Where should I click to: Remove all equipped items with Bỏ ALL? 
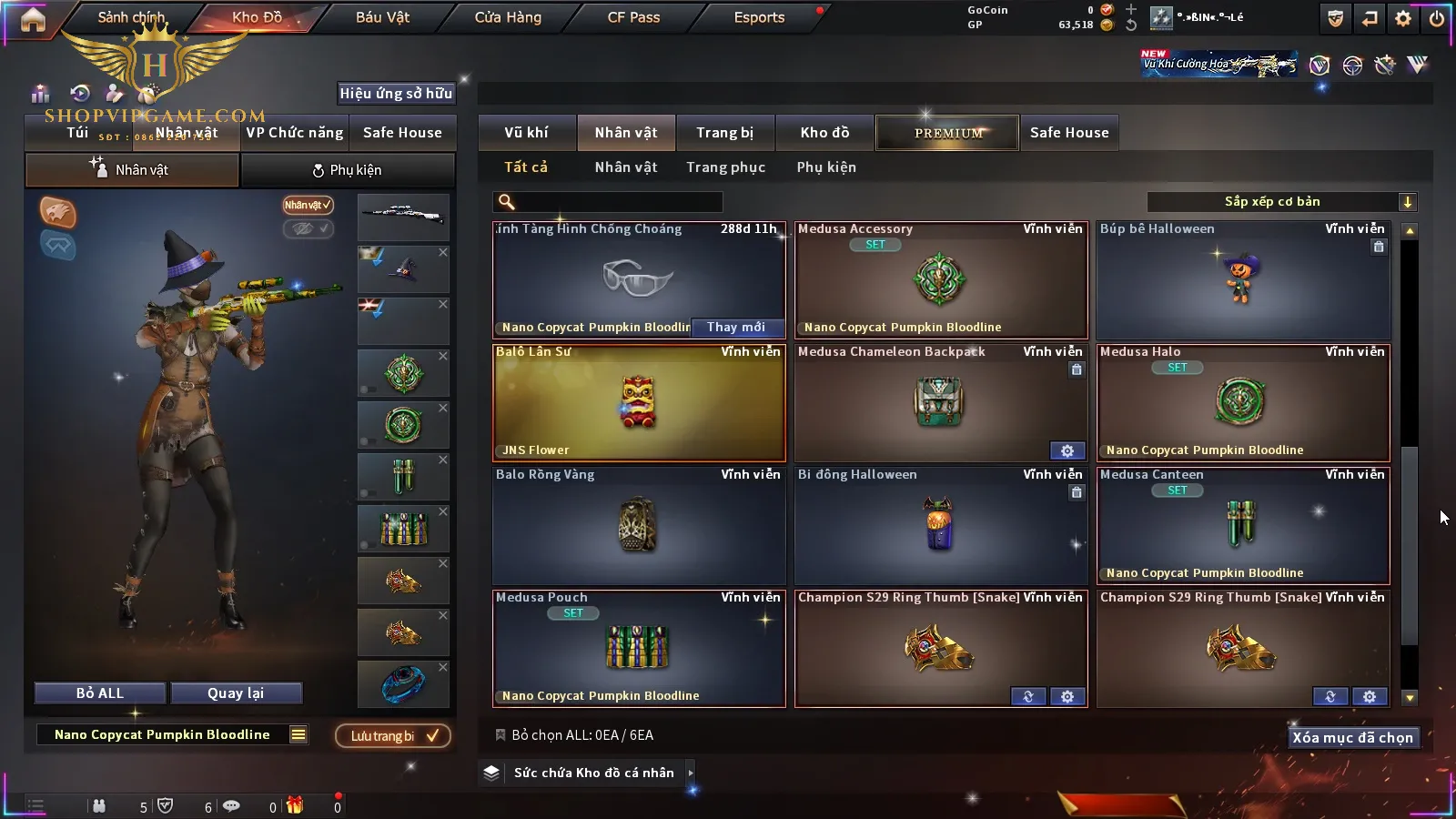click(100, 693)
